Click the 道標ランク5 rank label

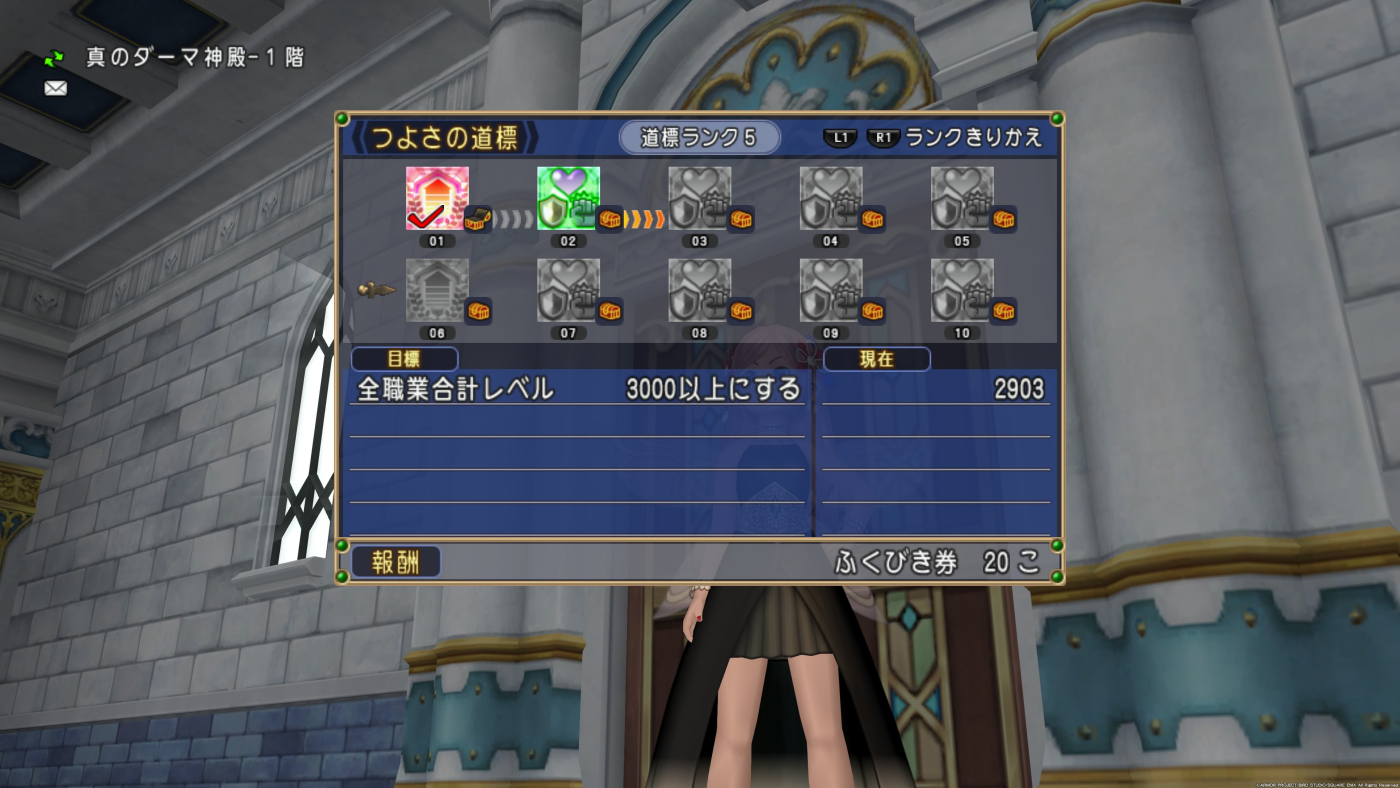click(x=699, y=138)
